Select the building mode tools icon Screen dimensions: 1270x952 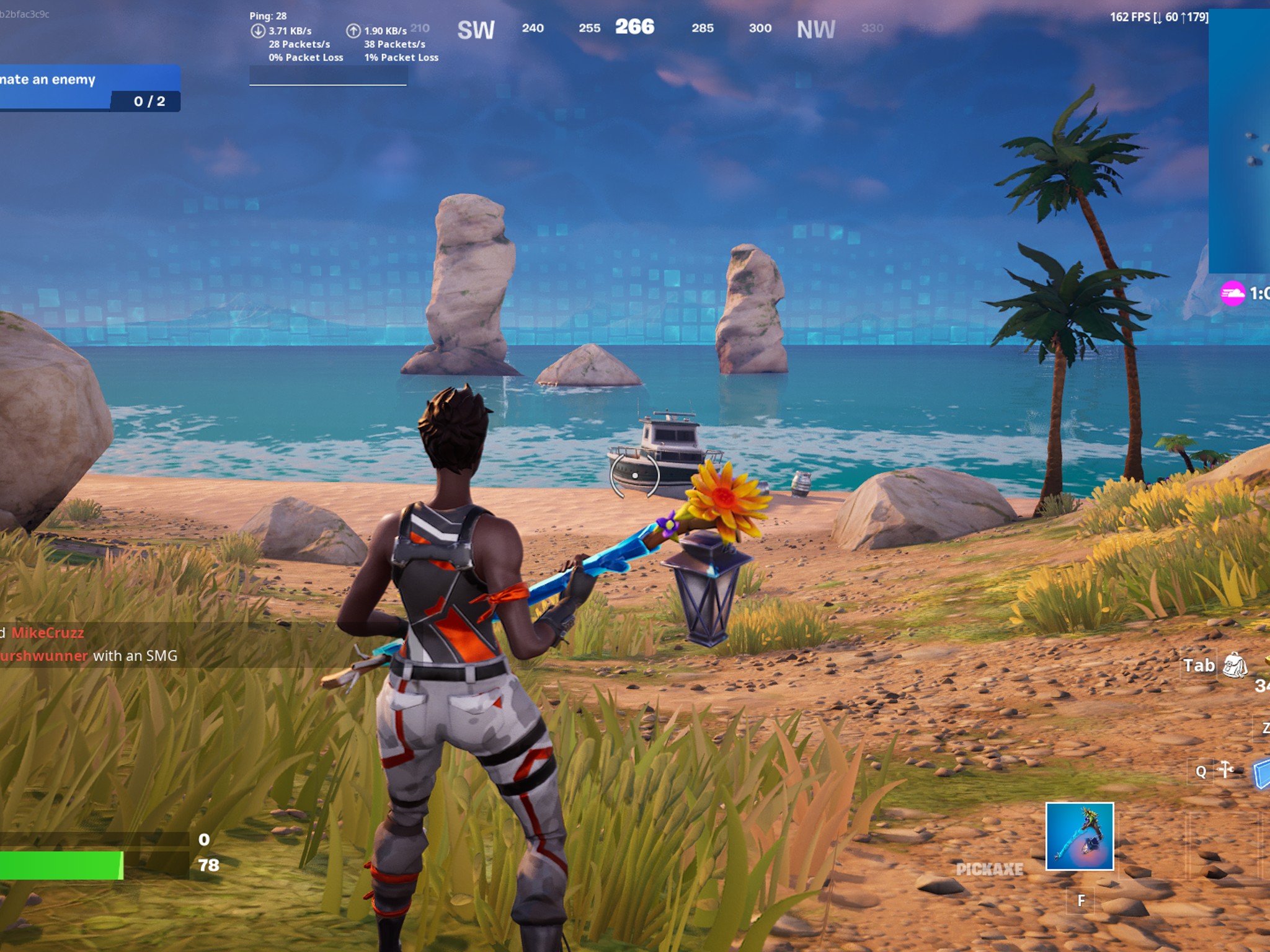tap(1225, 770)
